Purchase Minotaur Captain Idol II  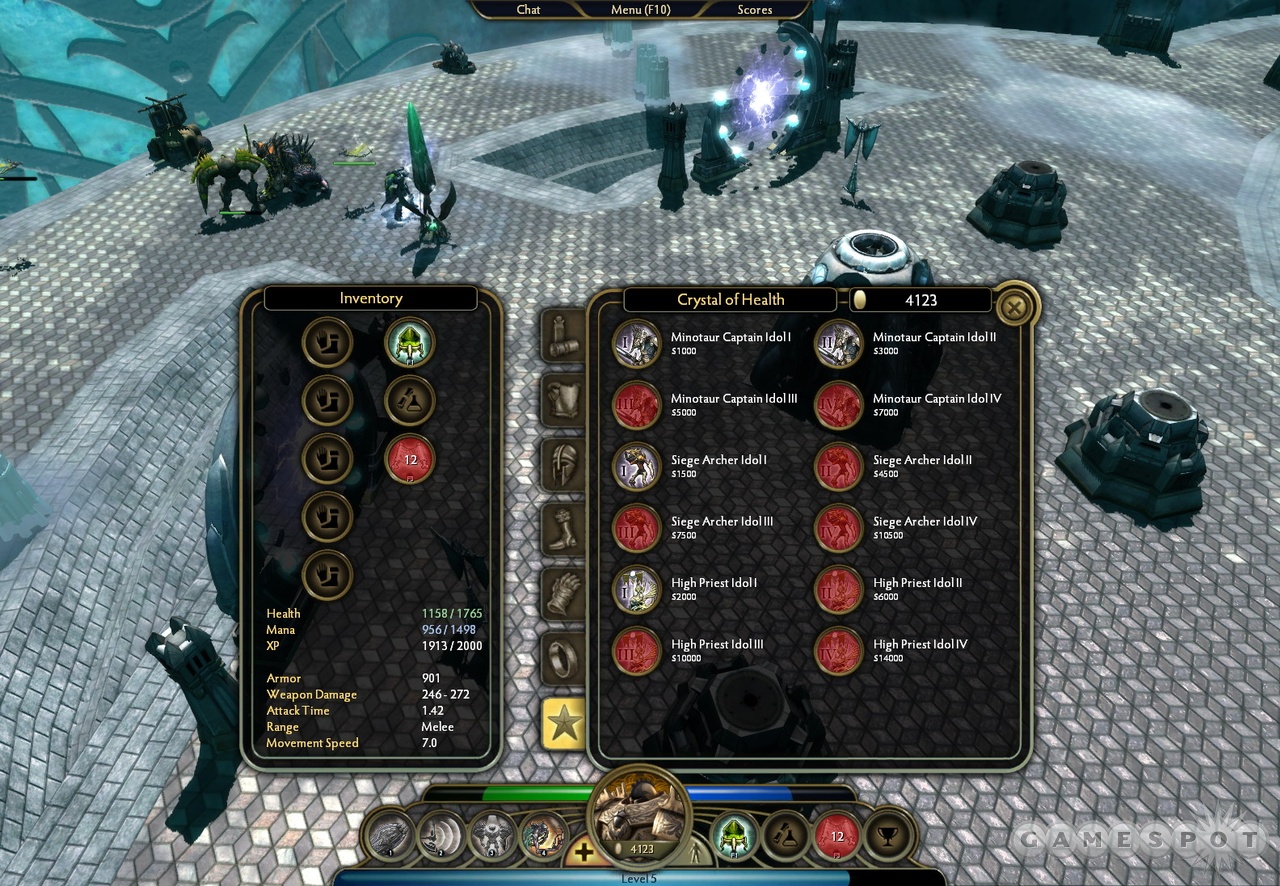tap(838, 344)
